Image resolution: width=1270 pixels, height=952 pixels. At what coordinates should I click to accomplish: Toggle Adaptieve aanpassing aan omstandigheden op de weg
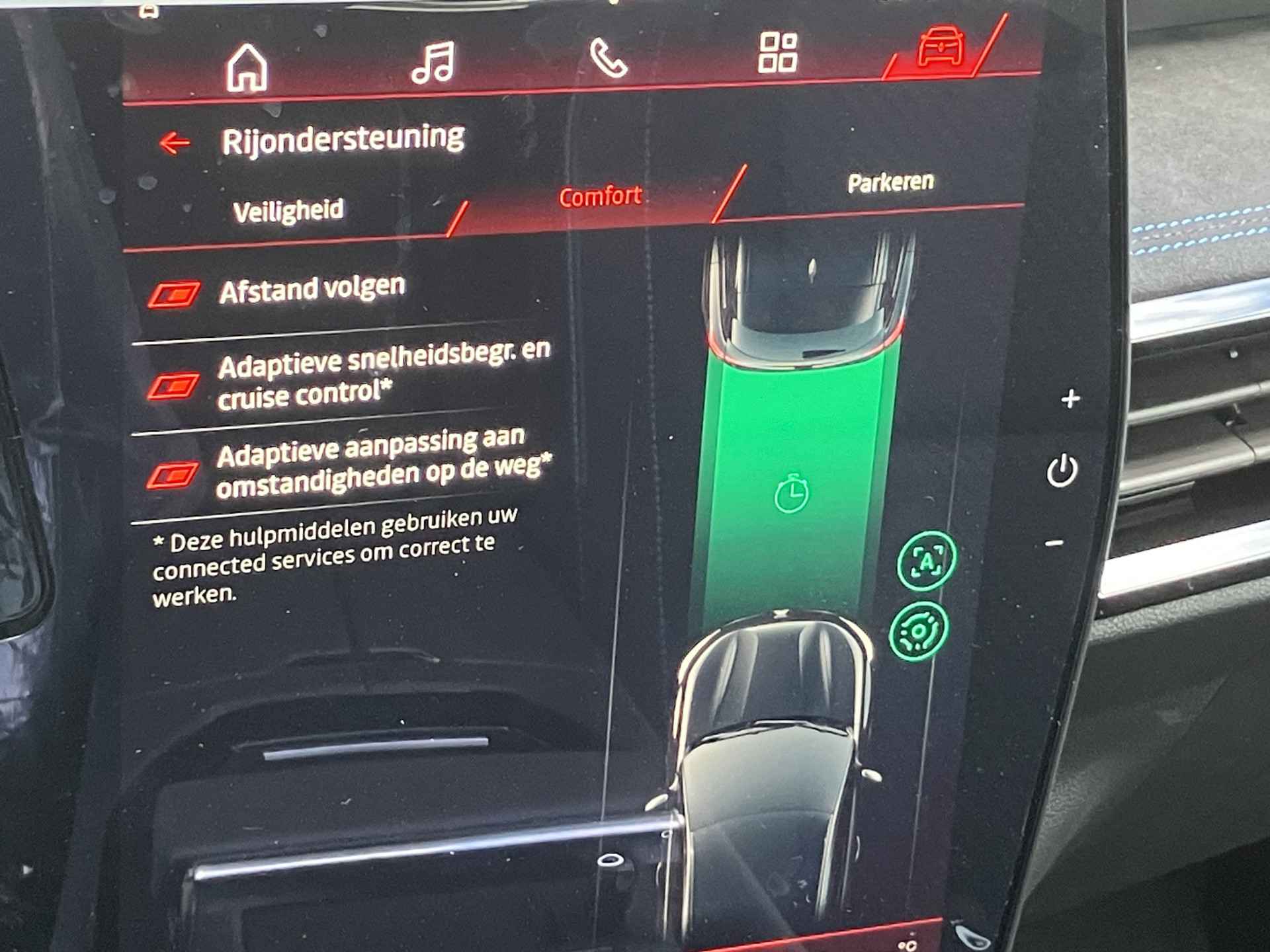(x=172, y=475)
